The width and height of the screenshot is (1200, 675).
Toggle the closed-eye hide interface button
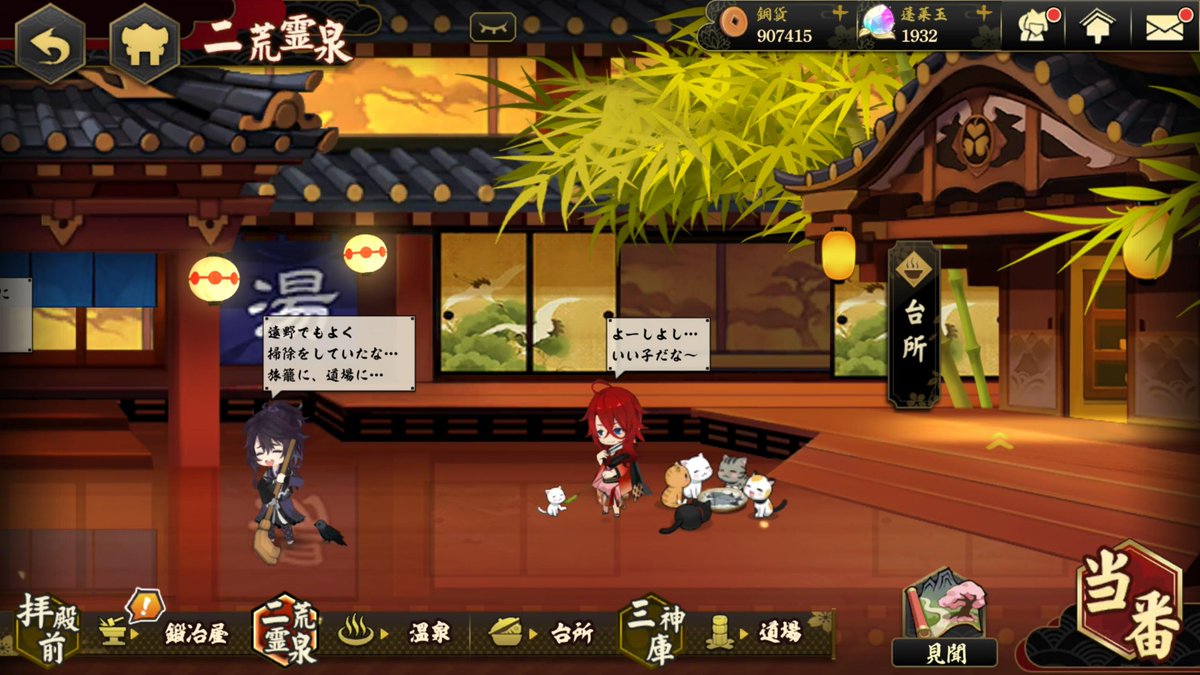(493, 27)
